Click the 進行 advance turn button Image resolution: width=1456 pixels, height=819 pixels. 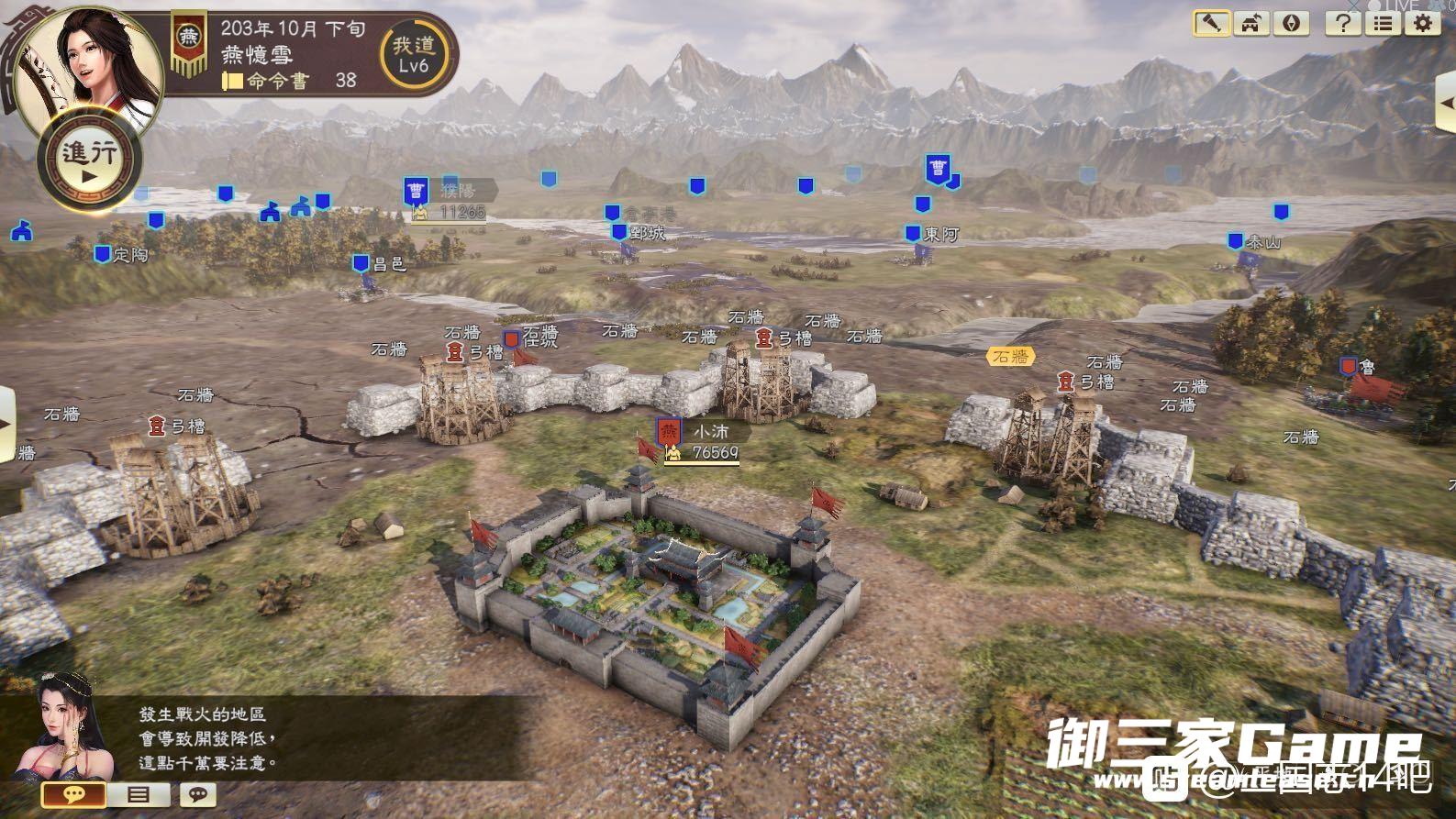pos(89,160)
